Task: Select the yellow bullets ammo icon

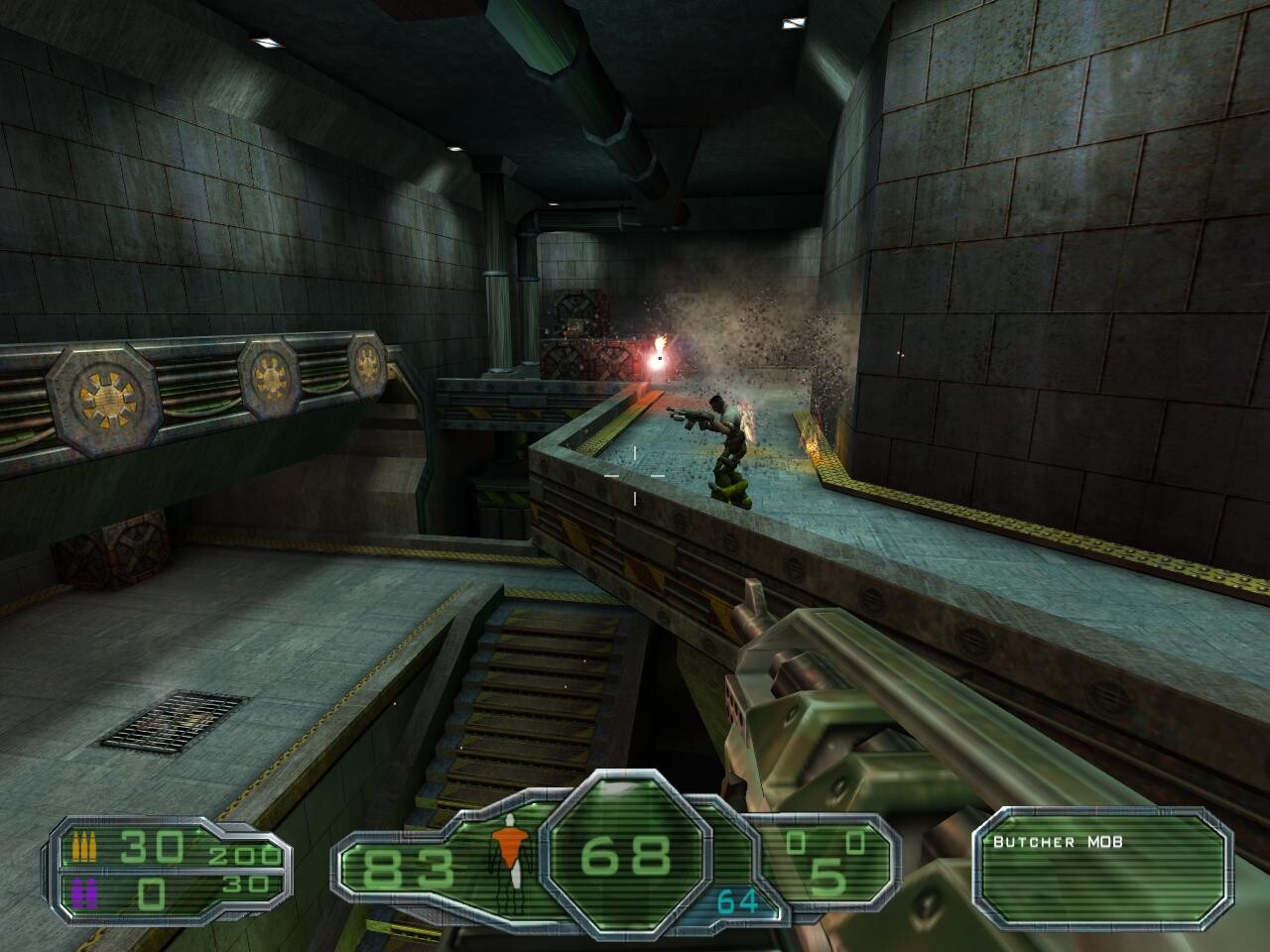Action: click(85, 849)
